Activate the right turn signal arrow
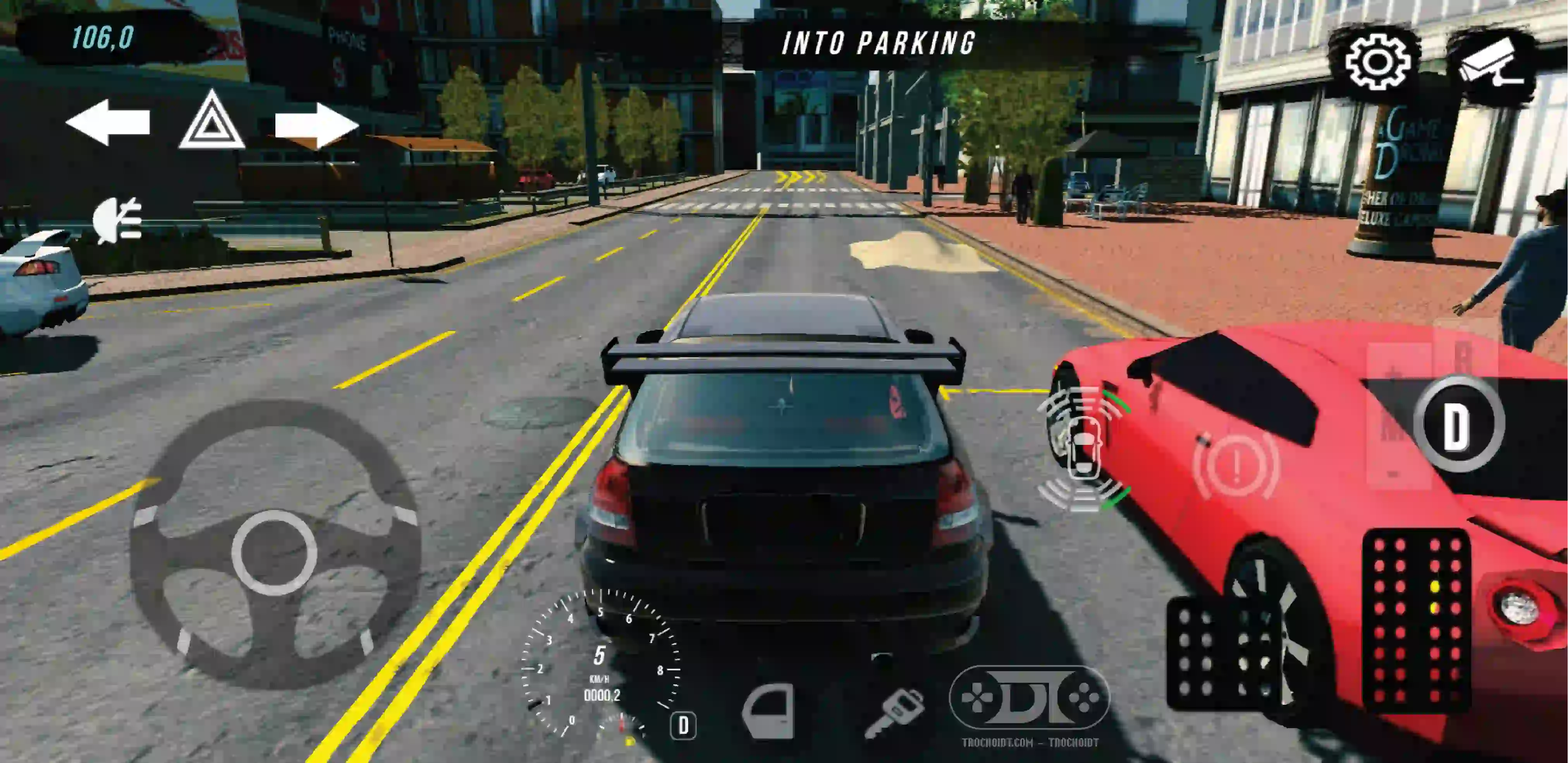Screen dimensions: 1568x763 [316, 124]
